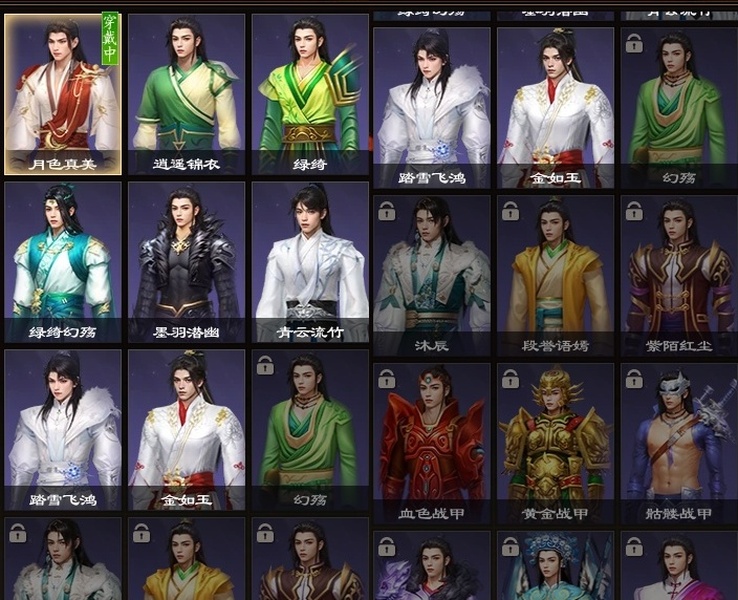Pick the 绿绮 green armored costume

[310, 94]
